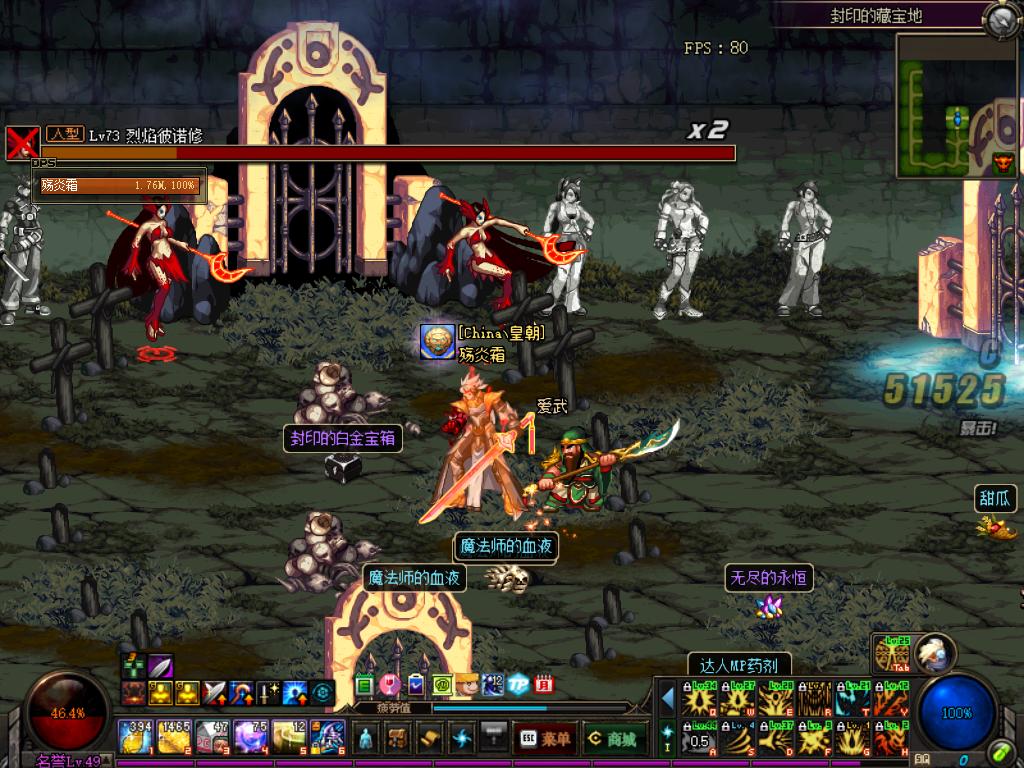Click the left arrow beside the skill bar
Image resolution: width=1024 pixels, height=768 pixels.
tap(667, 697)
